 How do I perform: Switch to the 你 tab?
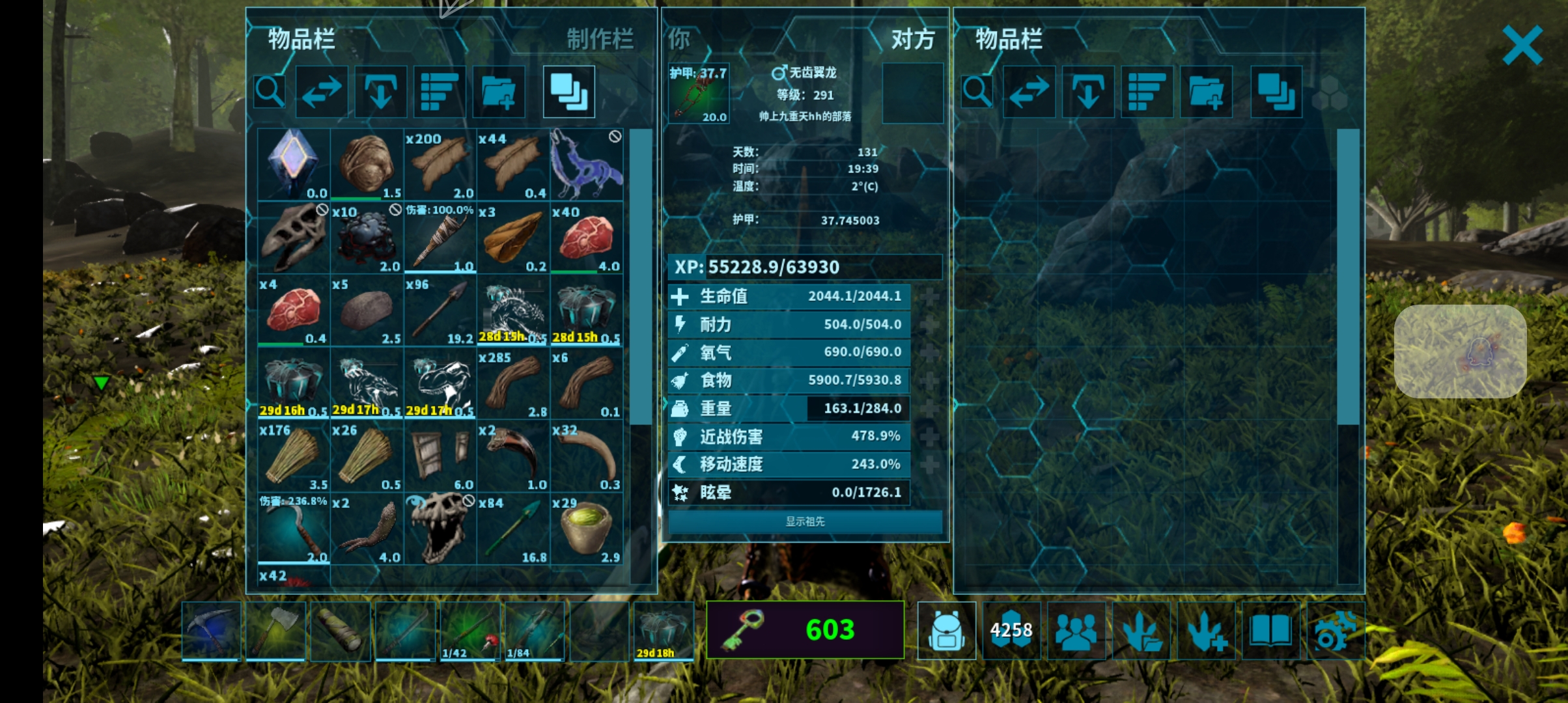pos(679,39)
